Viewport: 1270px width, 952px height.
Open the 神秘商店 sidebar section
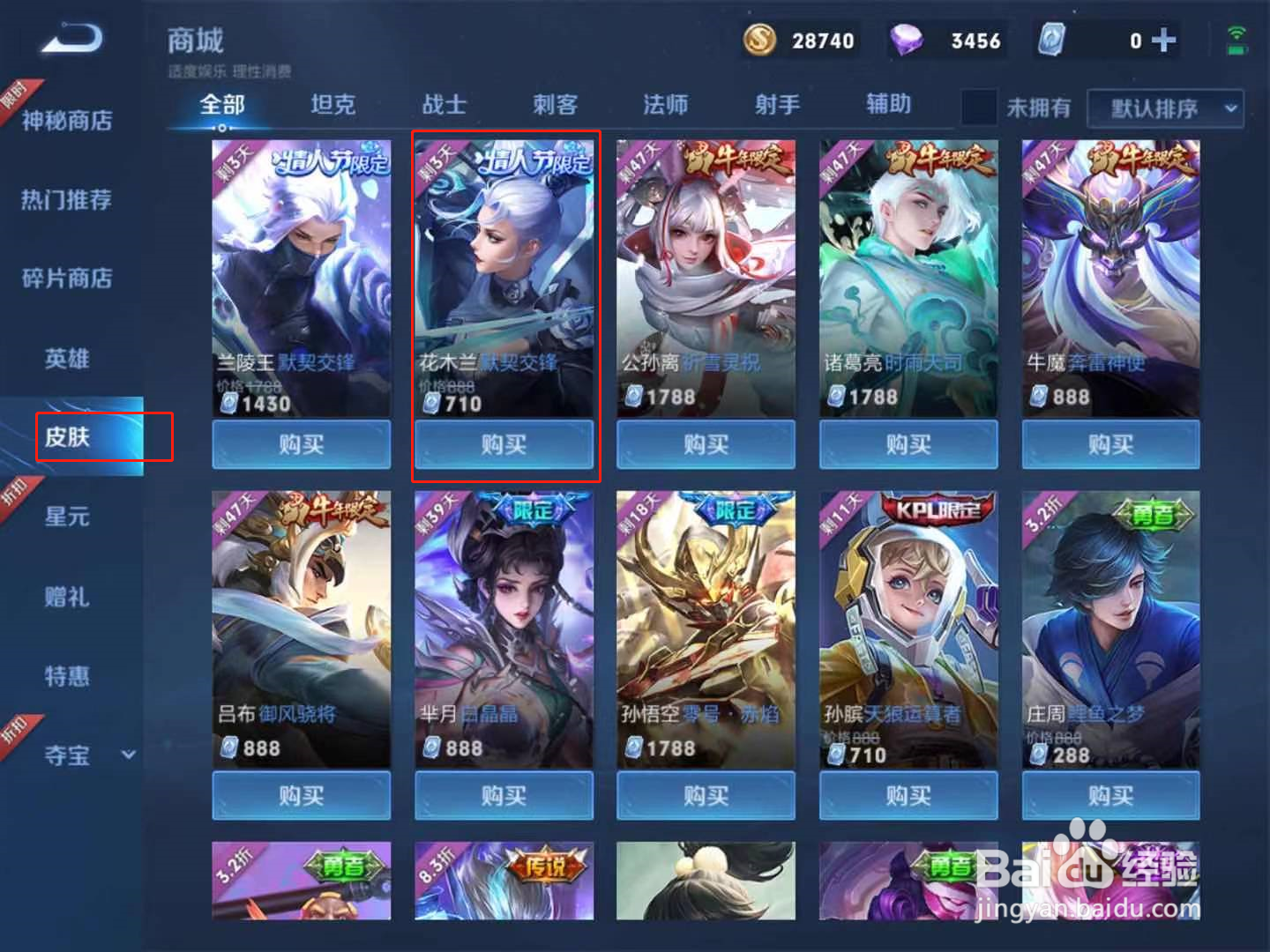pyautogui.click(x=64, y=120)
